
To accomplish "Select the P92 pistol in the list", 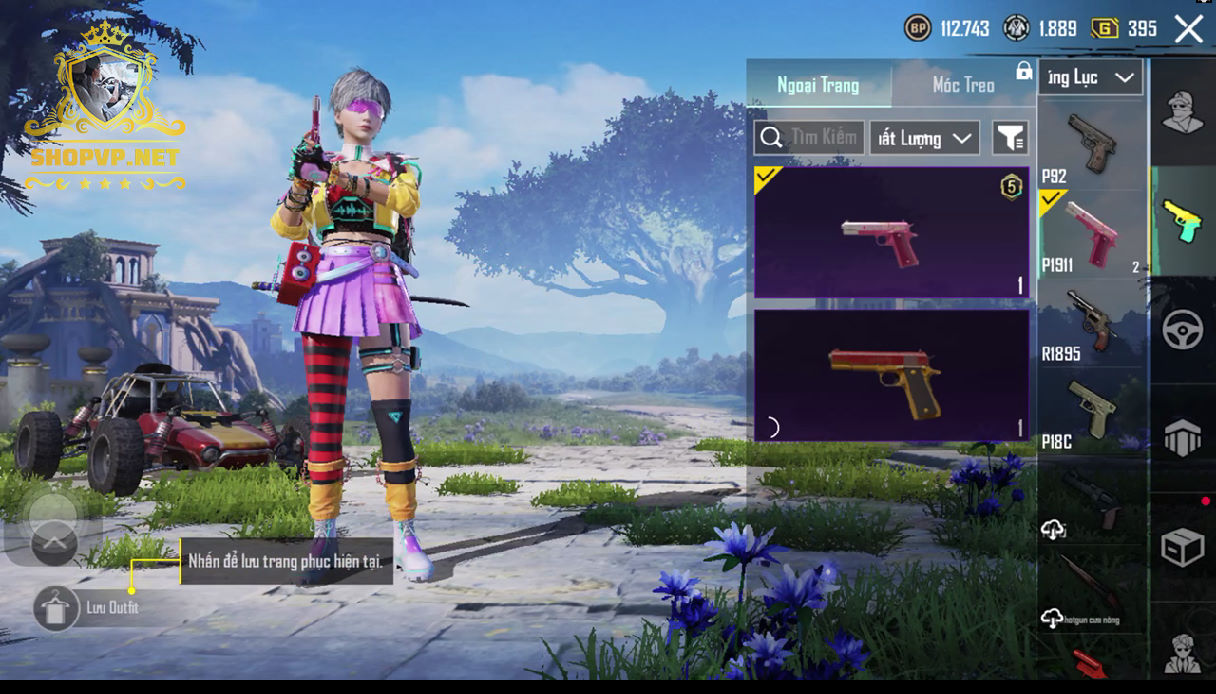I will 1091,146.
